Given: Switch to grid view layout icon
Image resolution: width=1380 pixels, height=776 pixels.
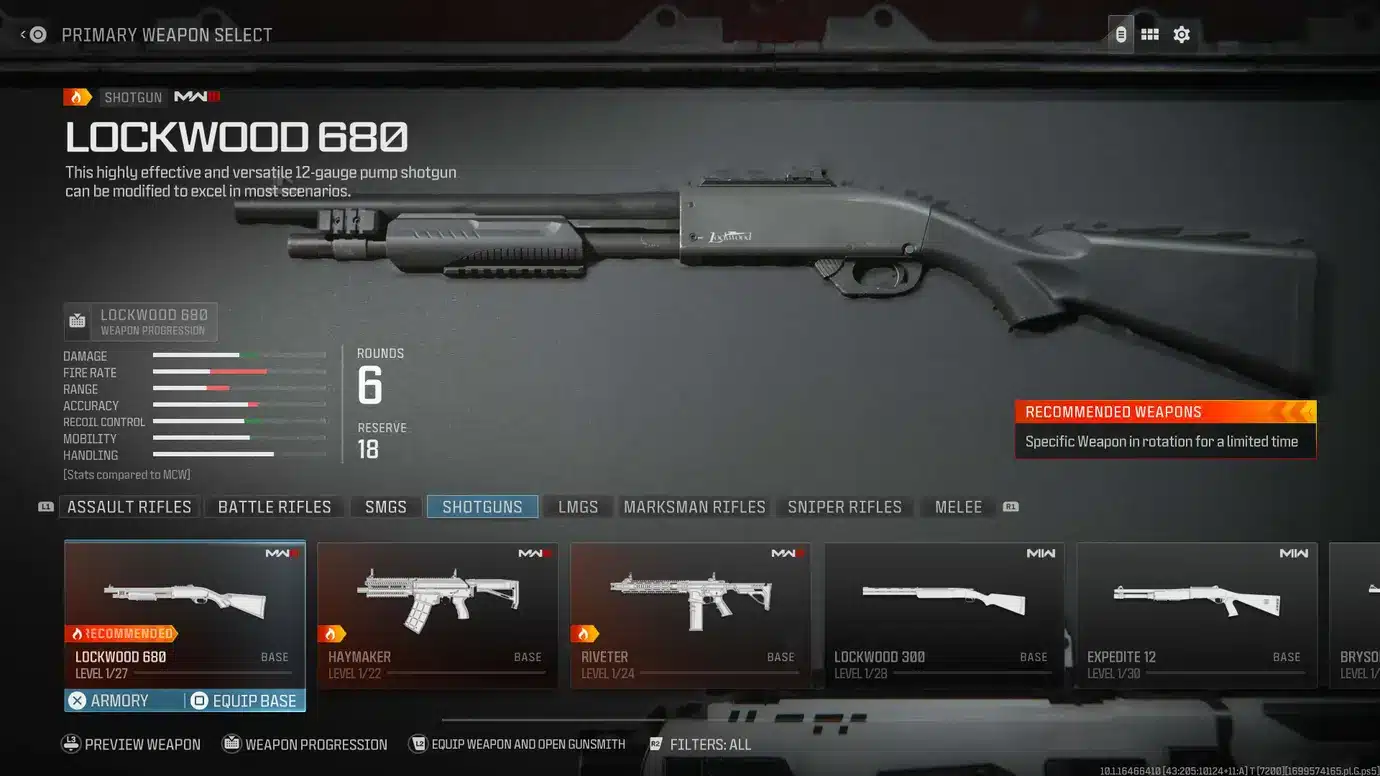Looking at the screenshot, I should [x=1149, y=33].
